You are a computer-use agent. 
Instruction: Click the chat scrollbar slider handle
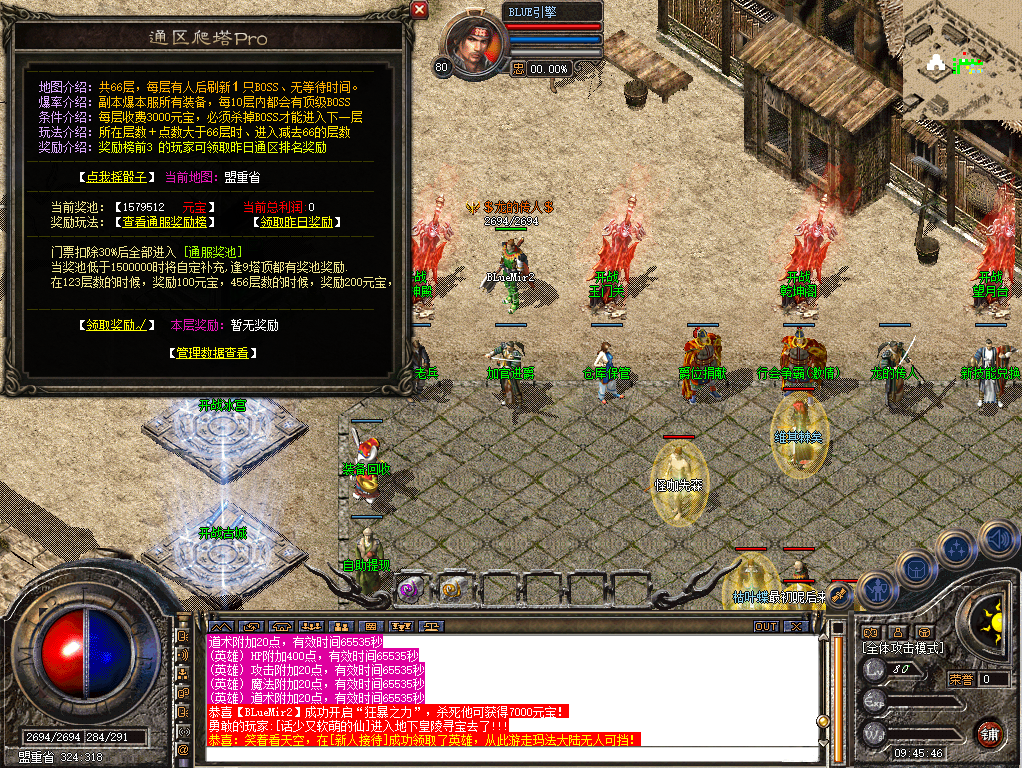822,720
